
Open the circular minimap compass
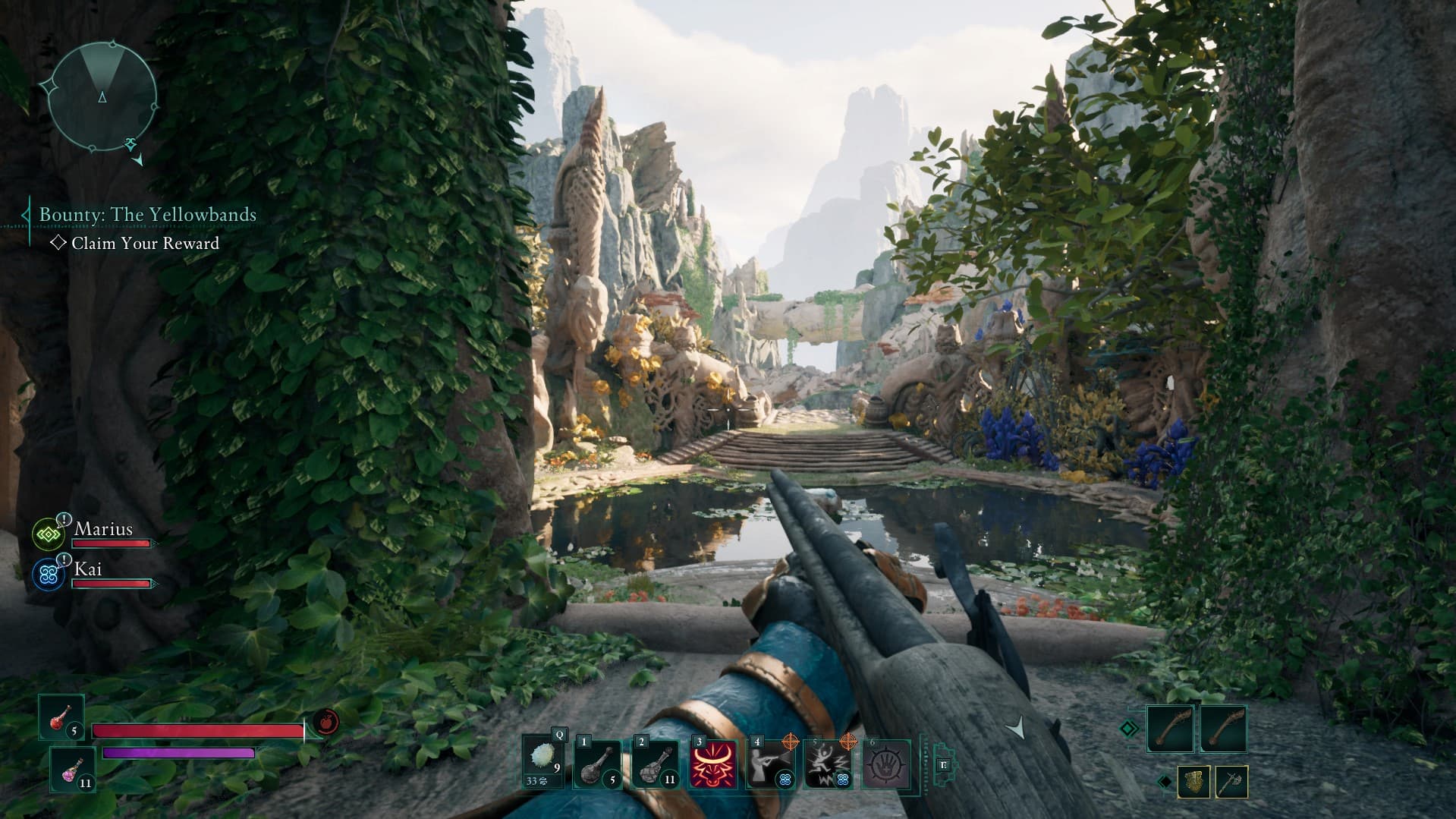pyautogui.click(x=102, y=95)
